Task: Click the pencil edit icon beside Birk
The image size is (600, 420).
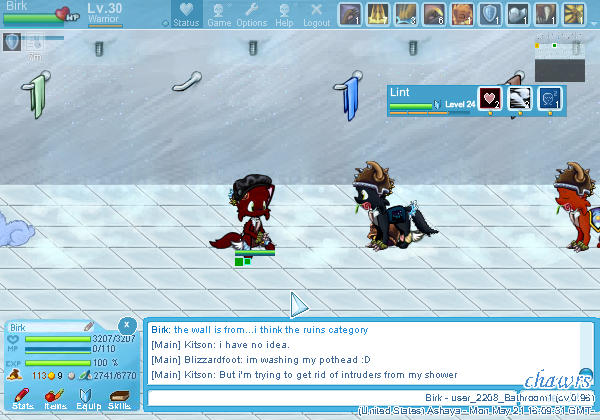Action: click(89, 327)
